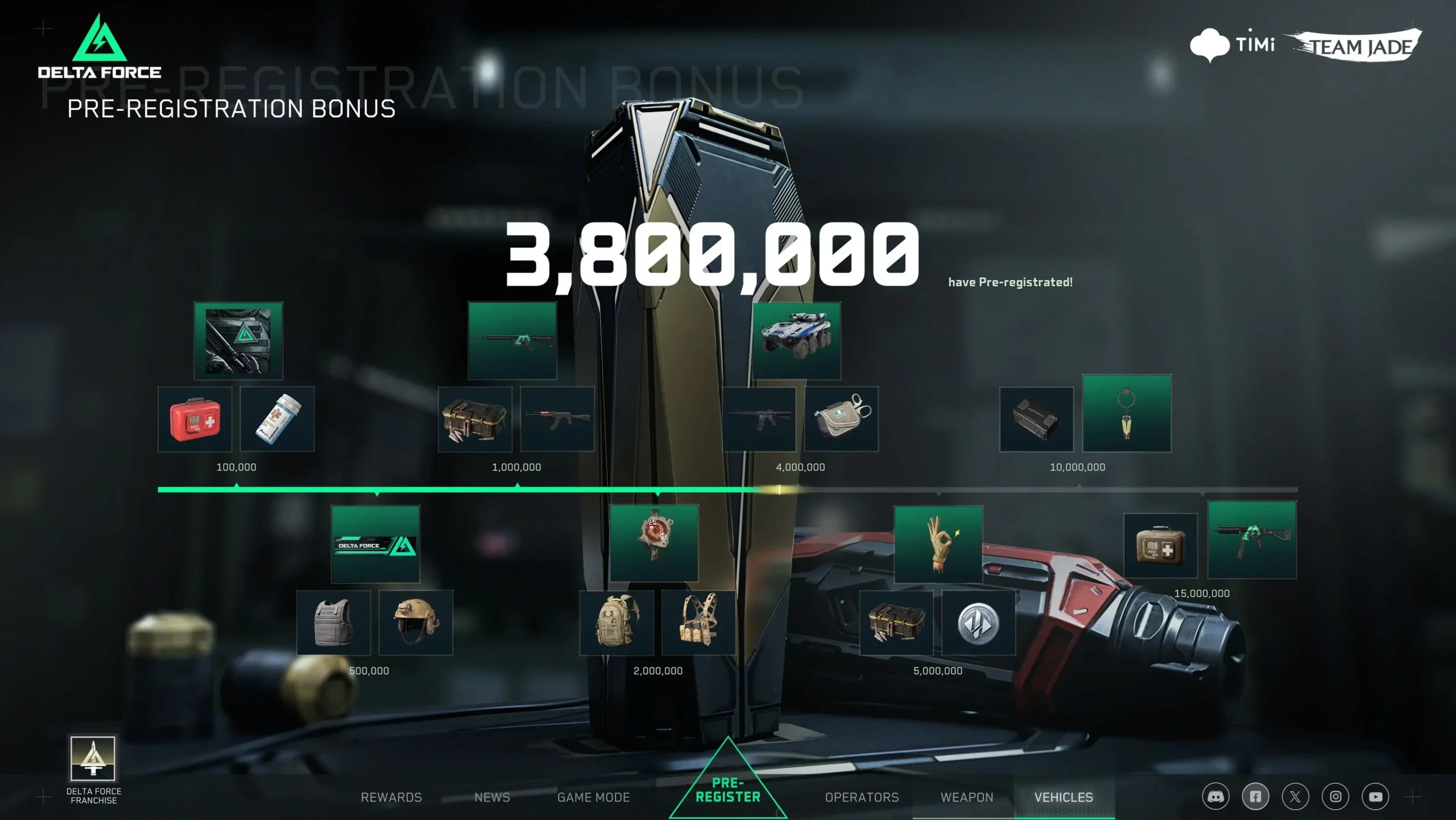Click the Instagram icon
The image size is (1456, 820).
pyautogui.click(x=1335, y=796)
